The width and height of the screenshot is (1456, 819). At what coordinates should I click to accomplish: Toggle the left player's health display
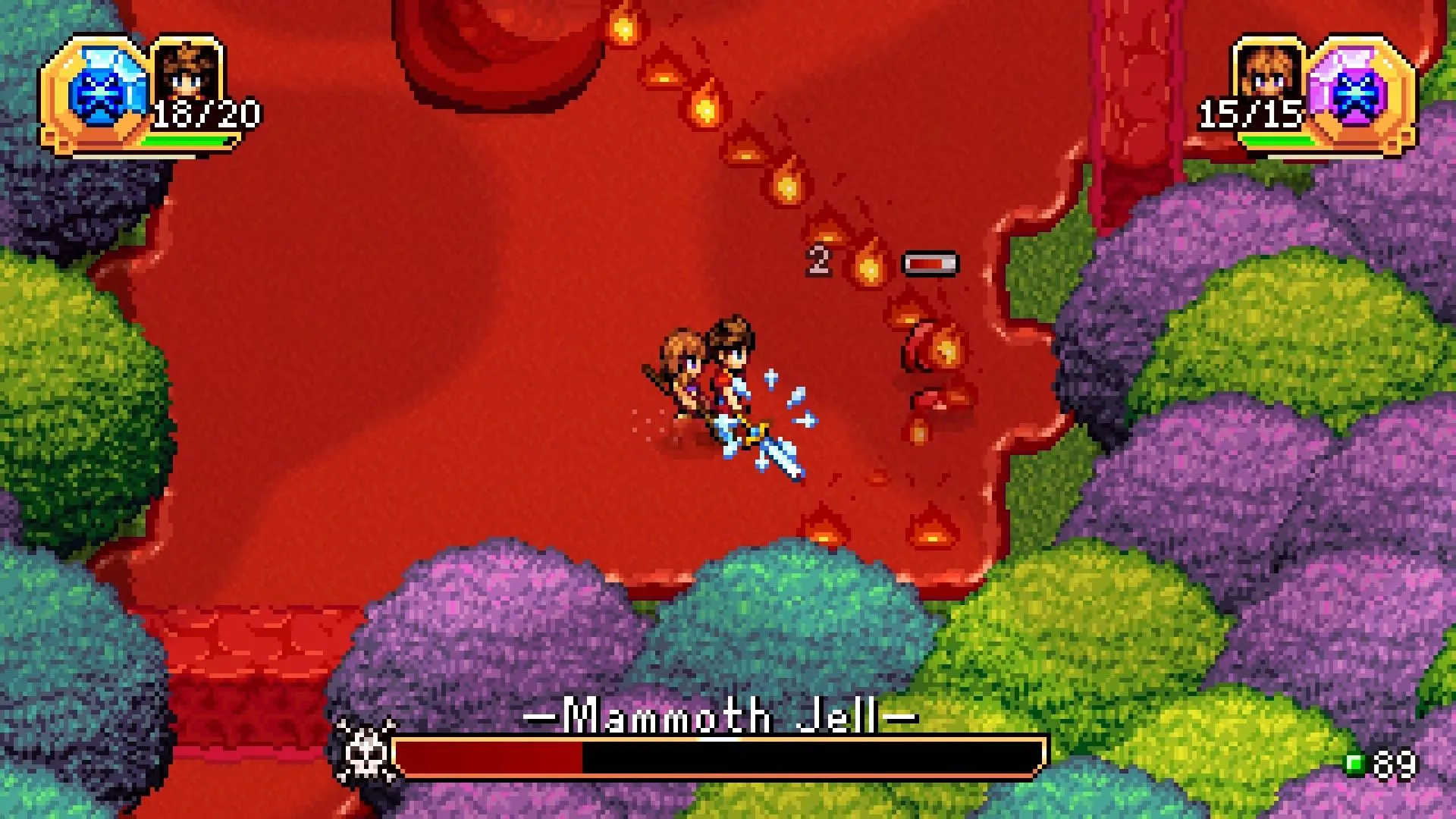[x=205, y=114]
